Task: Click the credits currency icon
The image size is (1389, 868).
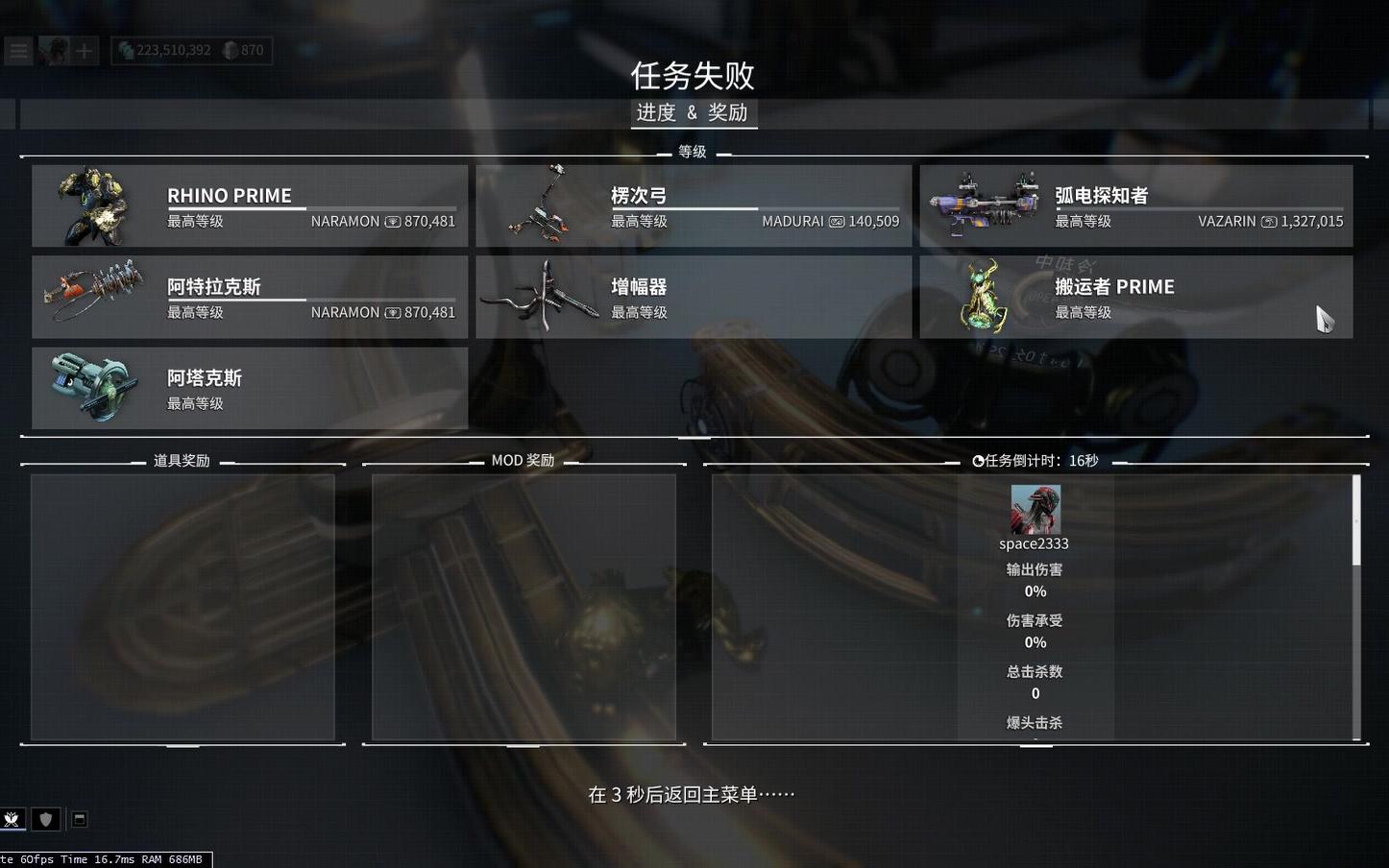Action: point(126,50)
